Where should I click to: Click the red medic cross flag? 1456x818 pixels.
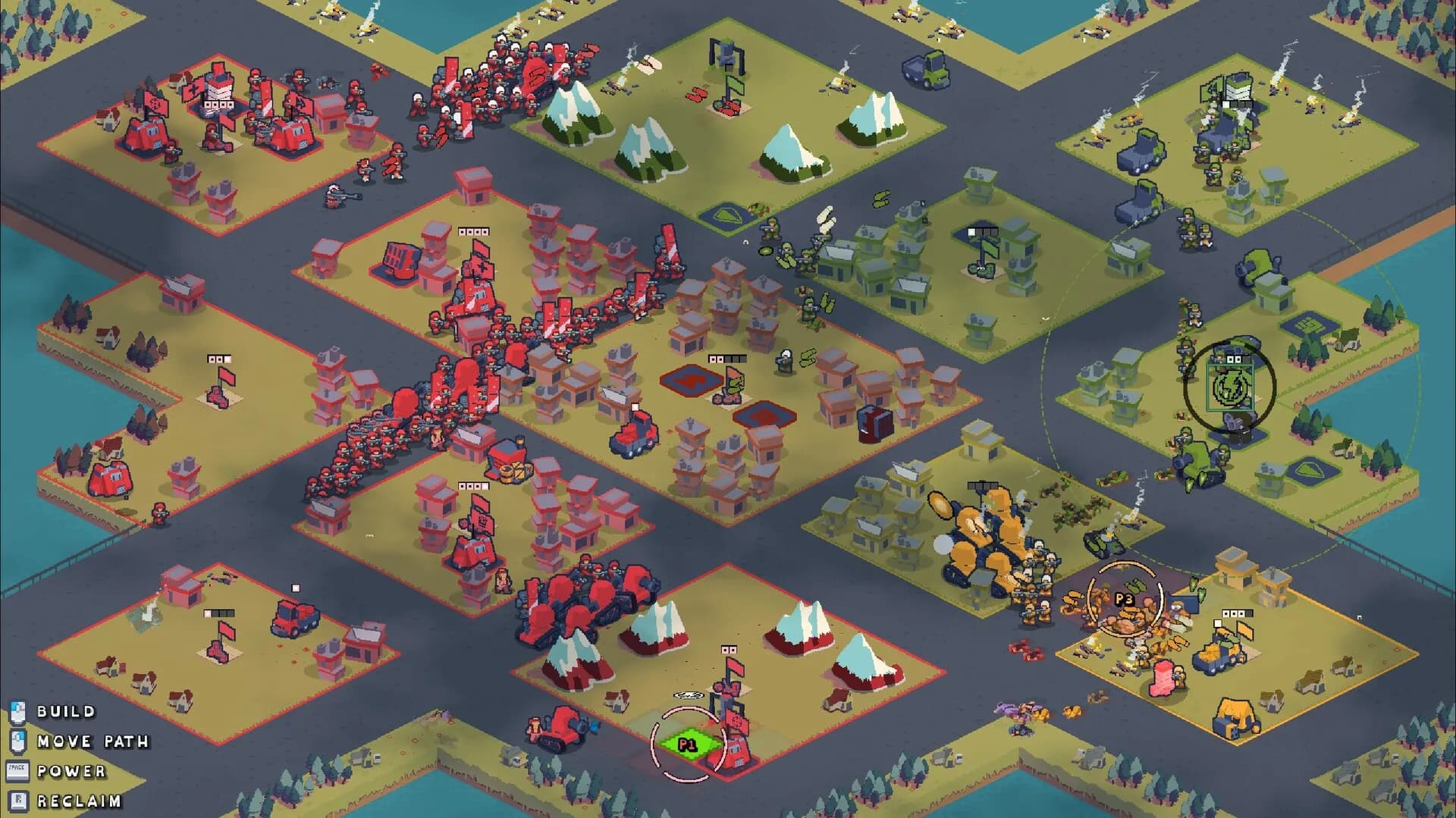click(x=193, y=89)
